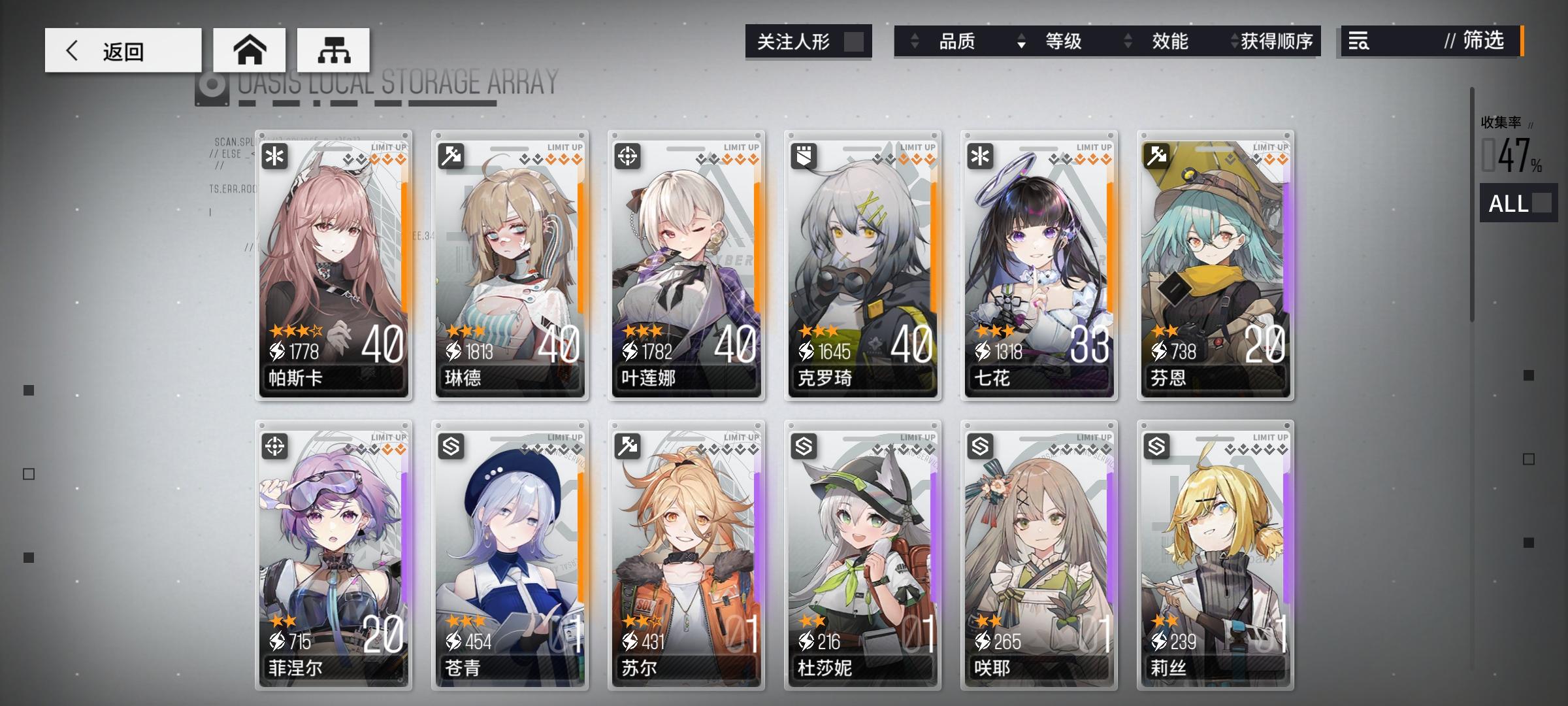Click the hammer warrior class icon on 琳德's card
Screen dimensions: 1568x706
(x=450, y=155)
